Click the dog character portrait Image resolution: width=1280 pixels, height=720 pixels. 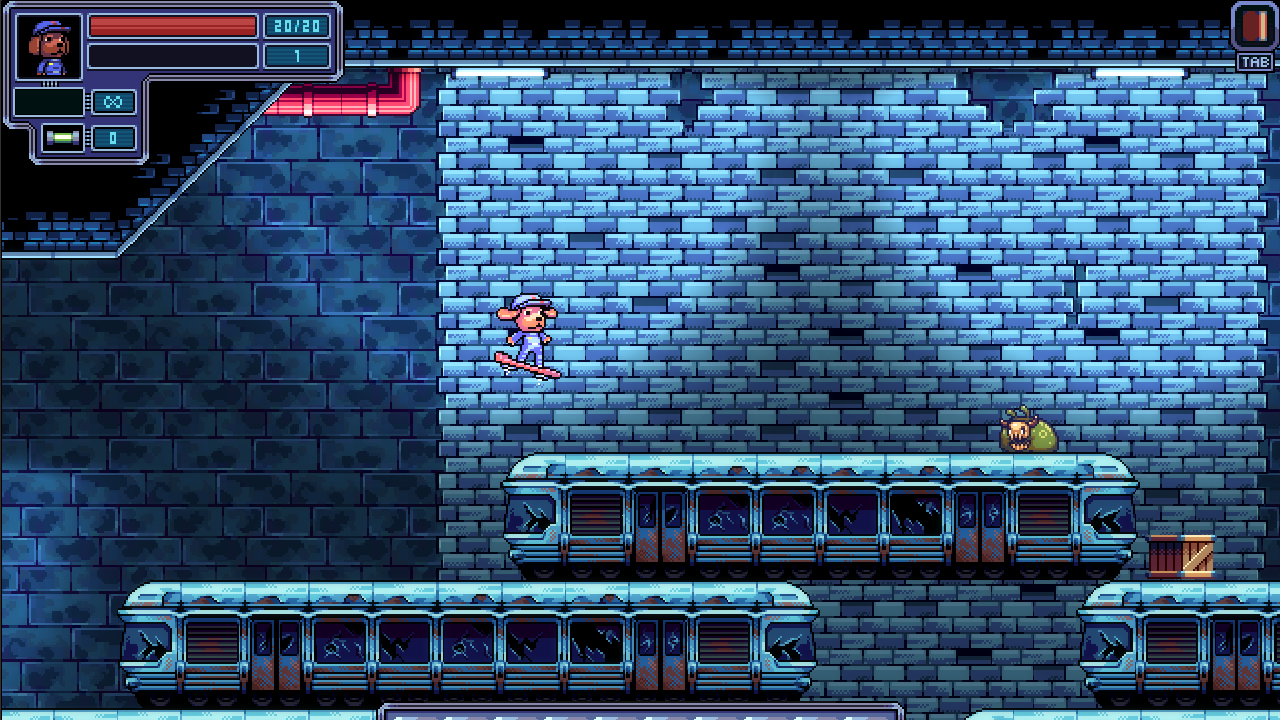coord(49,47)
